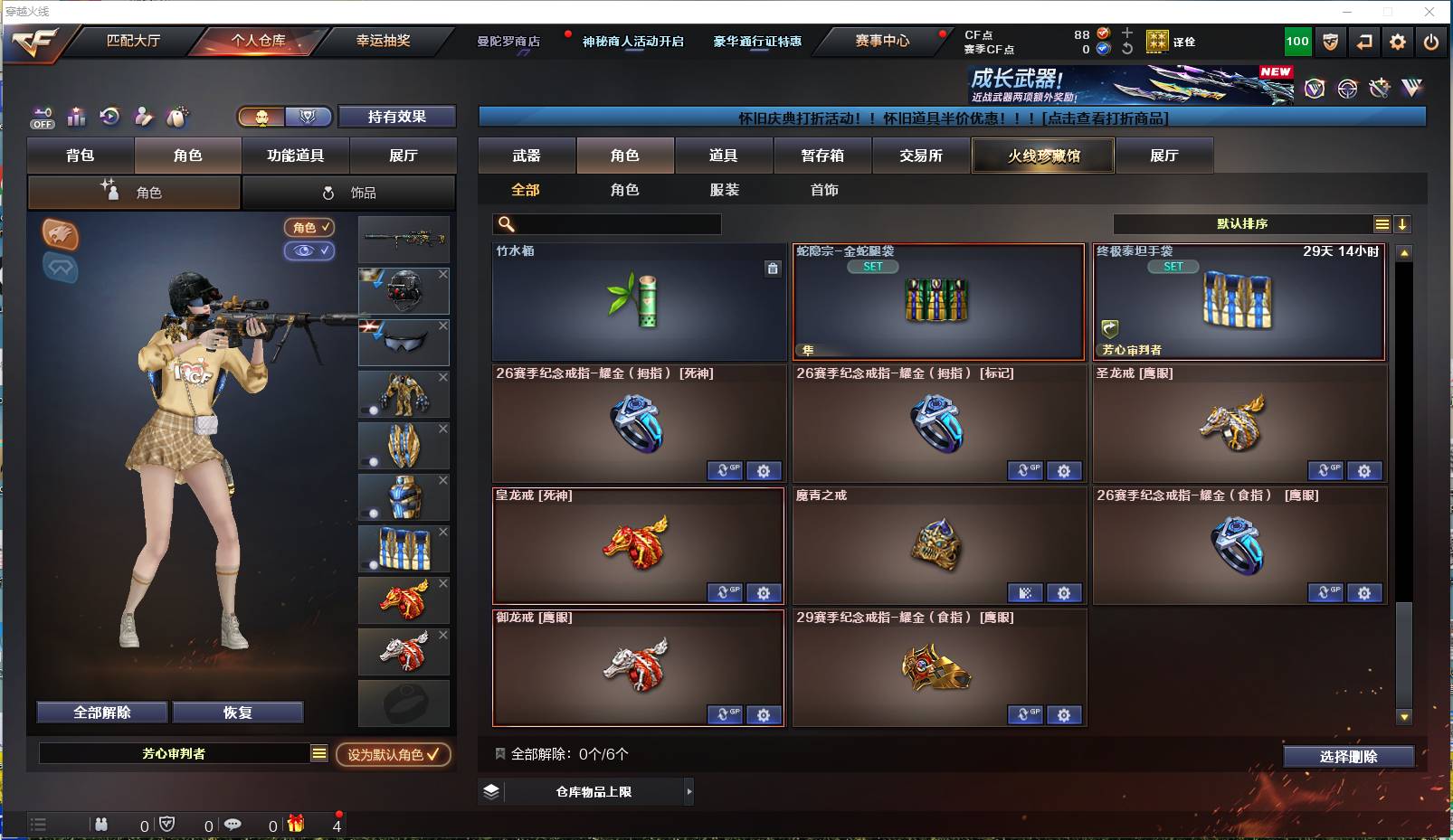Click the 设为默认角色 button
This screenshot has height=840, width=1453.
click(x=394, y=755)
